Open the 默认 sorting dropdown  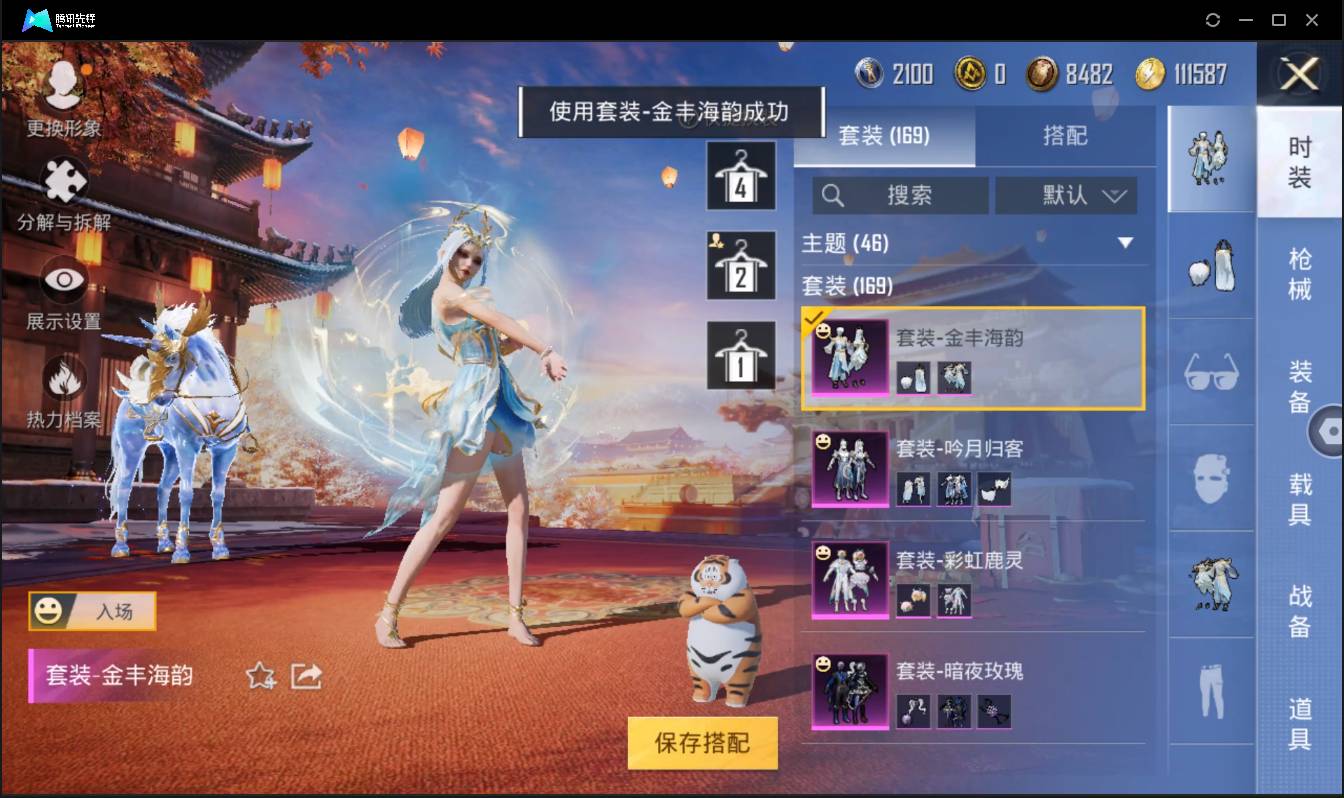tap(1067, 195)
